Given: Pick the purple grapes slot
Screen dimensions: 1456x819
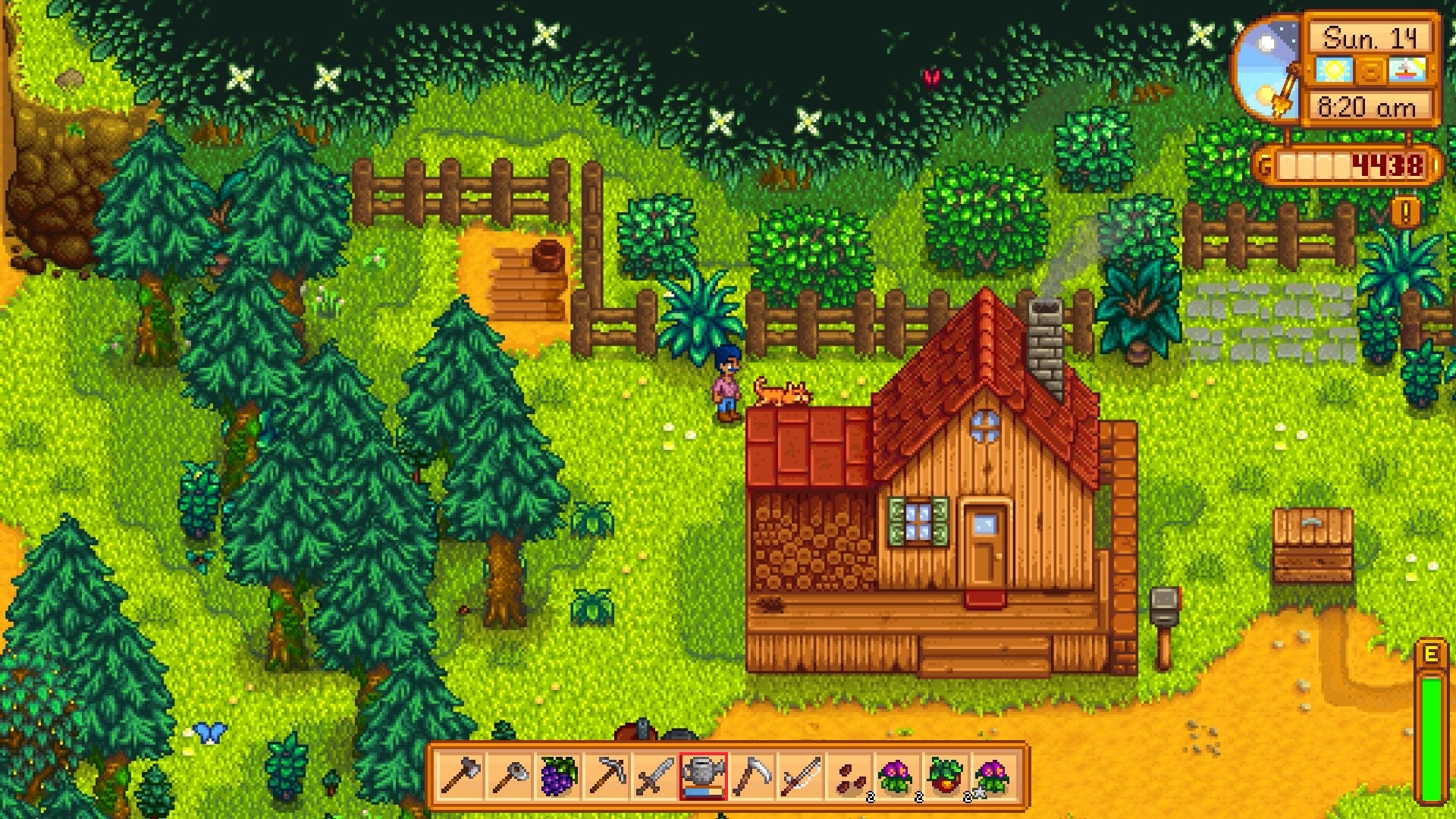Looking at the screenshot, I should click(558, 777).
